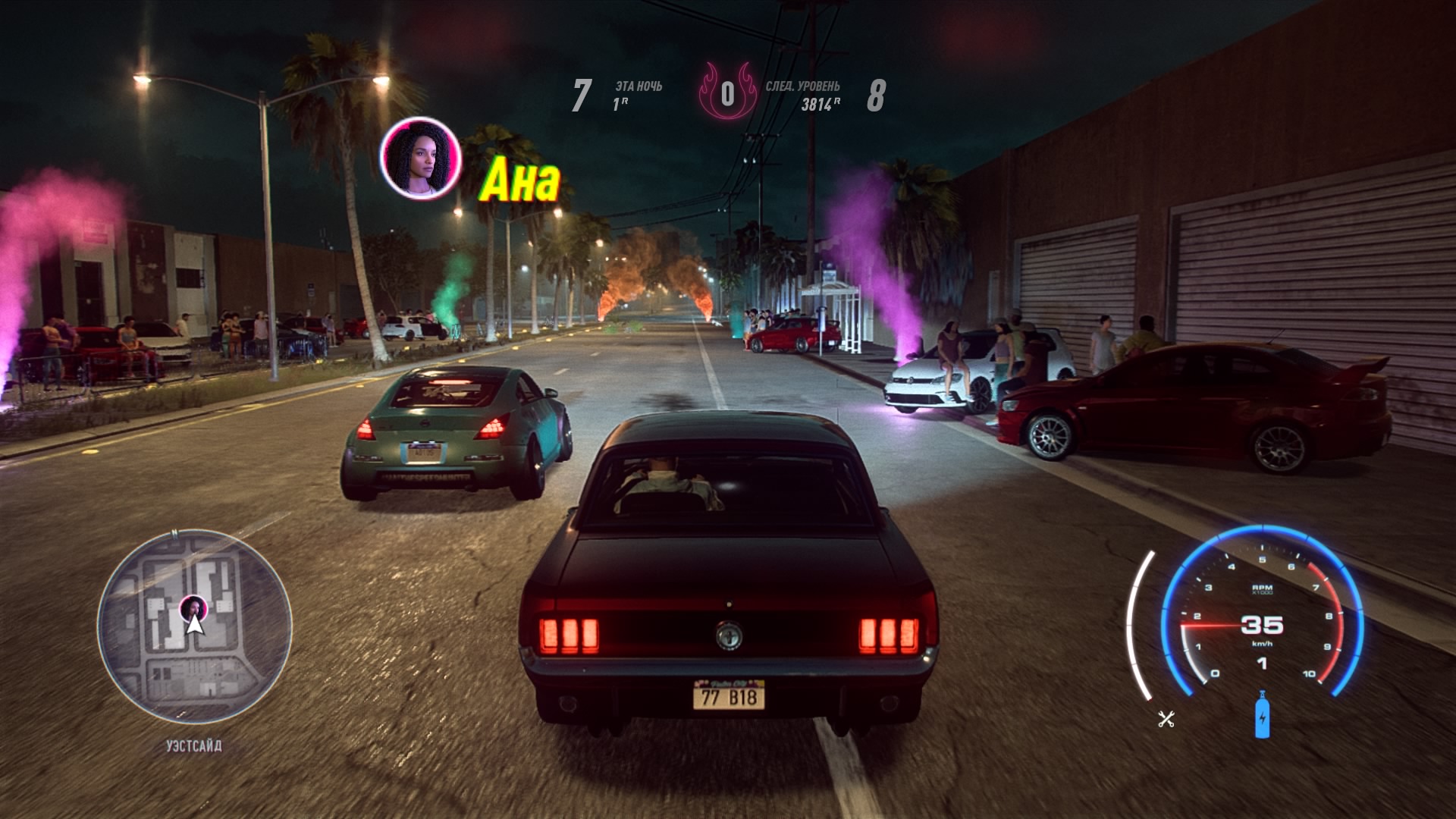Select Ana's portrait marker on the minimap
Image resolution: width=1456 pixels, height=819 pixels.
pyautogui.click(x=193, y=608)
